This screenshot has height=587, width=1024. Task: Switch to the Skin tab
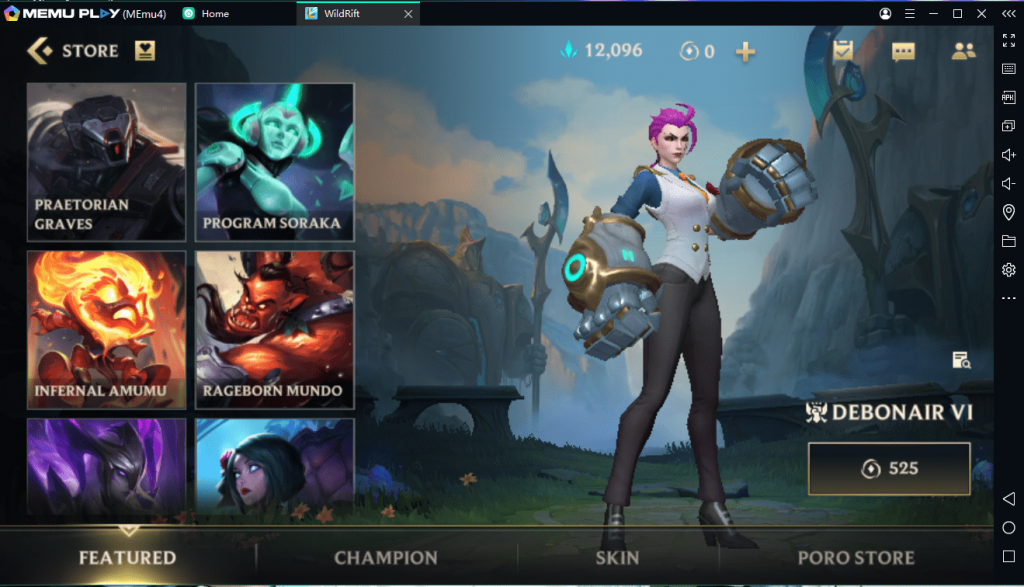(617, 558)
